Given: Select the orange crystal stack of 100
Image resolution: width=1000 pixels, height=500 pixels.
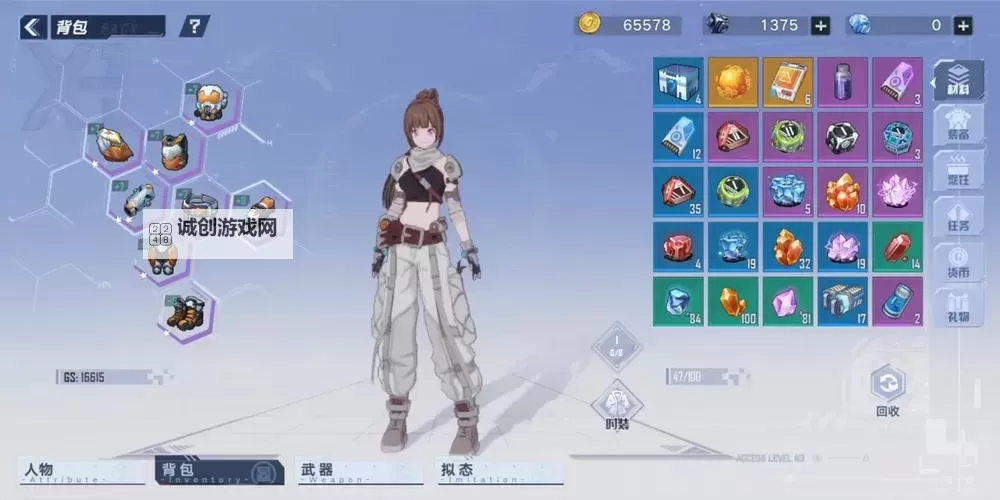Looking at the screenshot, I should [x=733, y=301].
